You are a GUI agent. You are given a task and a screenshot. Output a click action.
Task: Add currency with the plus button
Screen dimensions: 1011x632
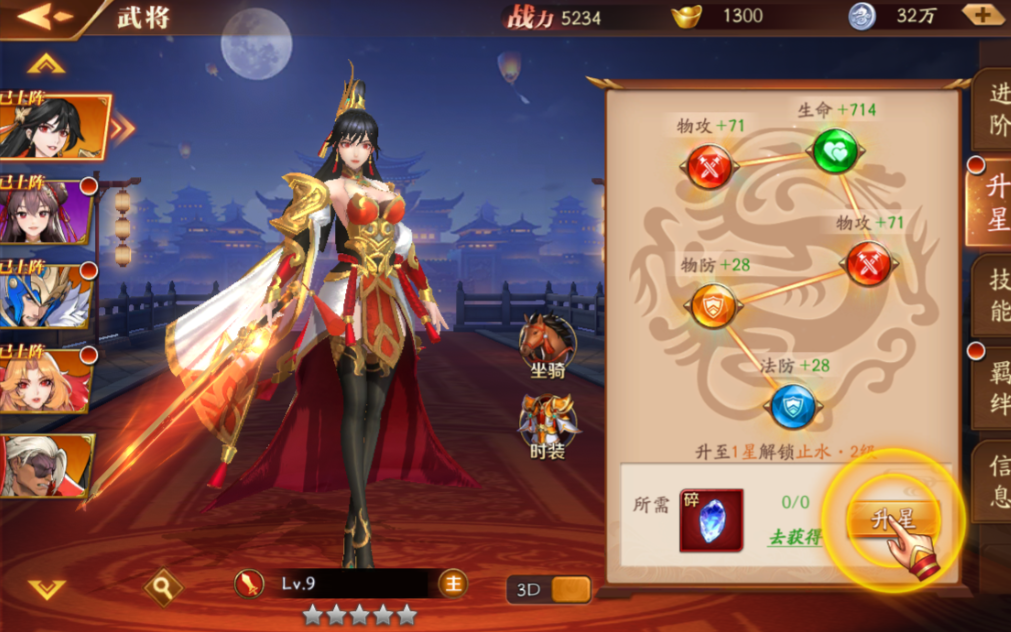click(981, 15)
